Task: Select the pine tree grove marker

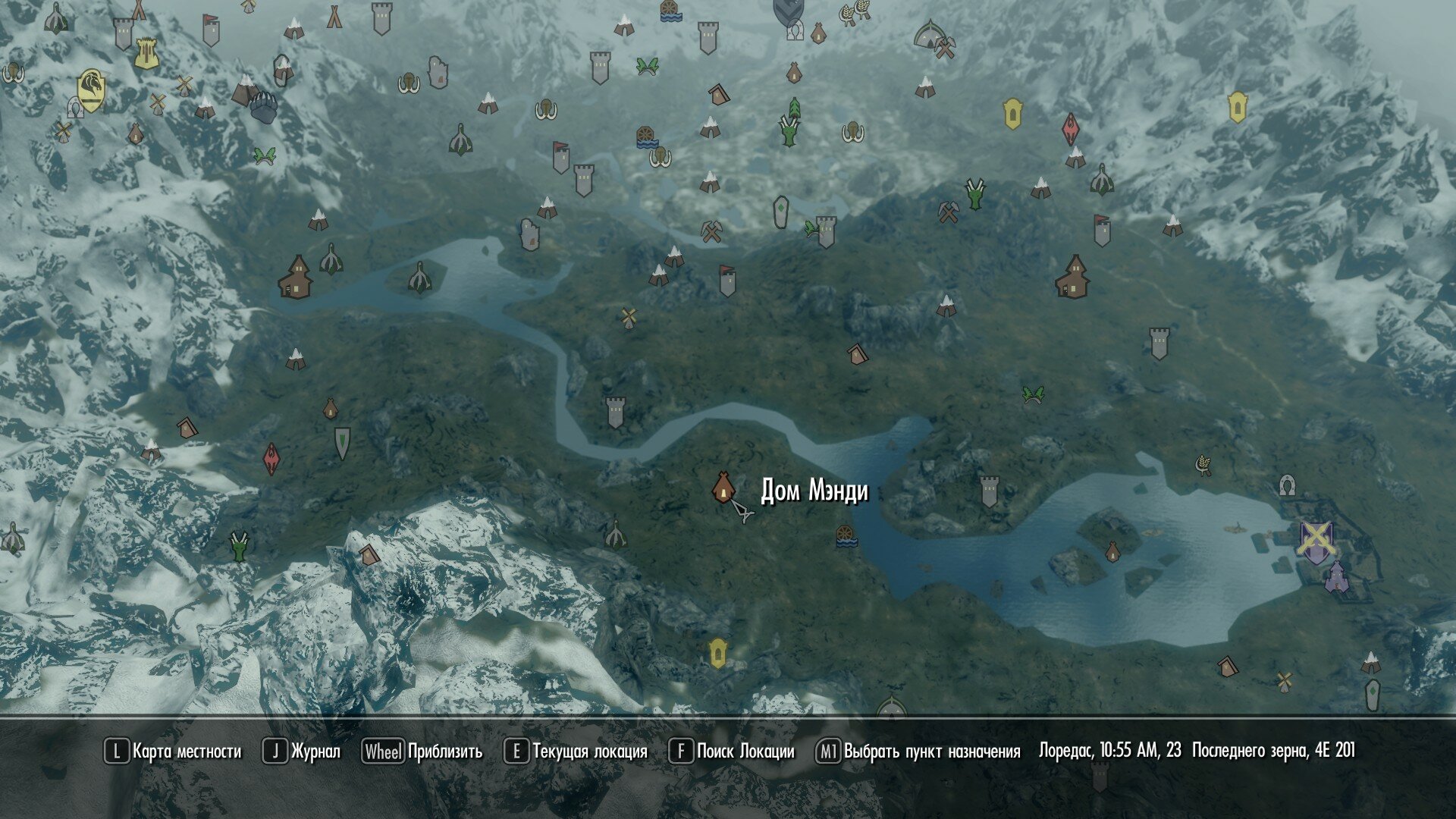Action: pos(794,108)
